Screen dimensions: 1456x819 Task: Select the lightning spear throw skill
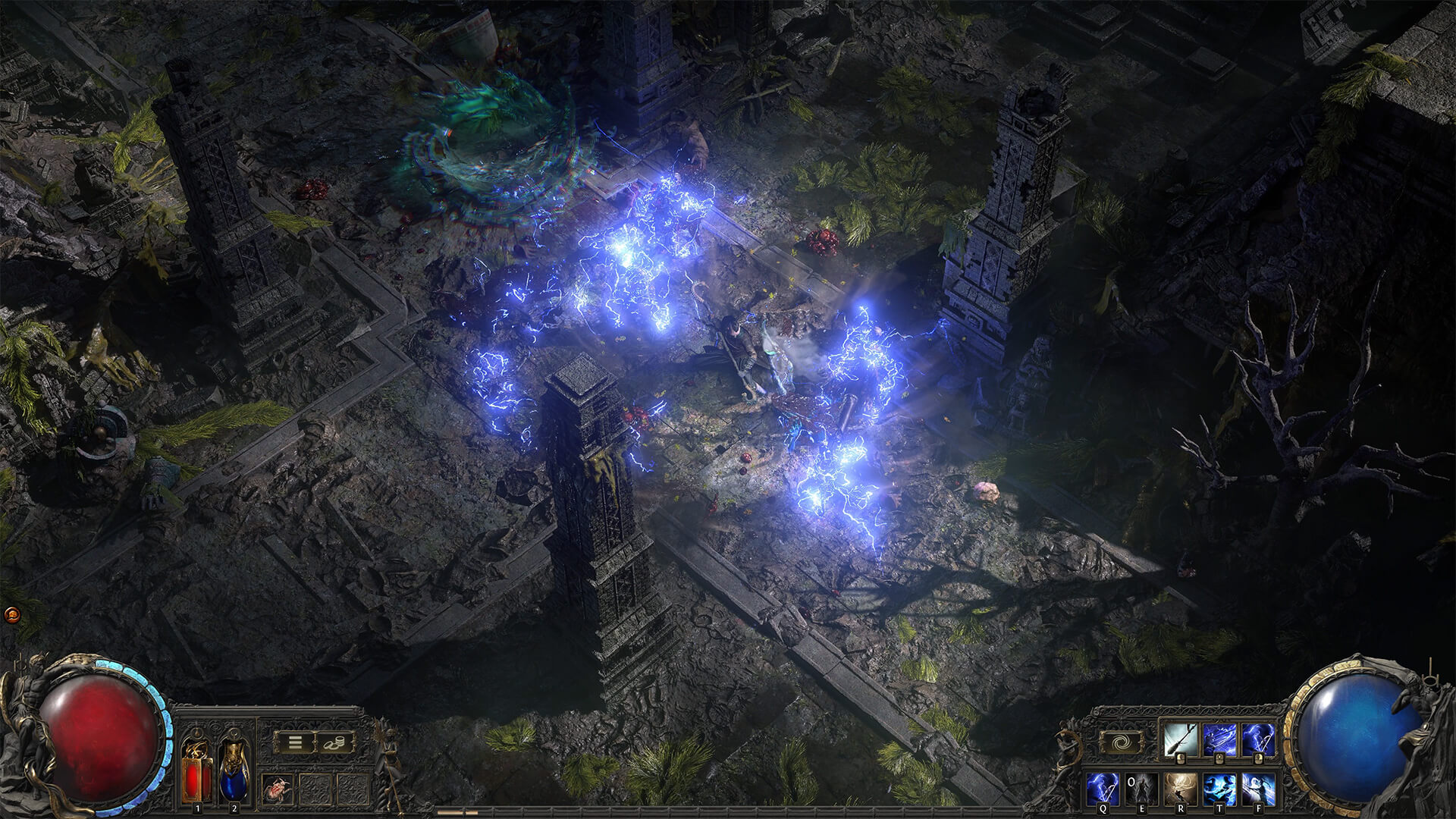1219,740
